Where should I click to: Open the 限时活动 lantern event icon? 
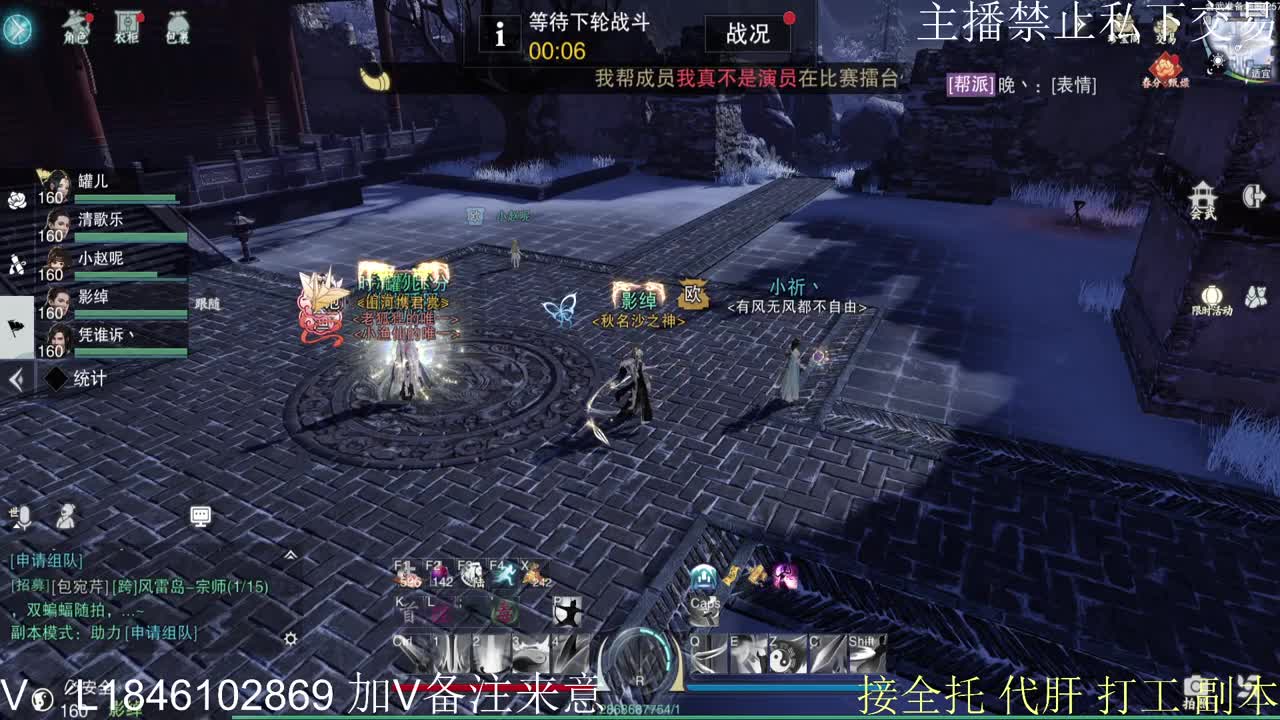pyautogui.click(x=1213, y=296)
